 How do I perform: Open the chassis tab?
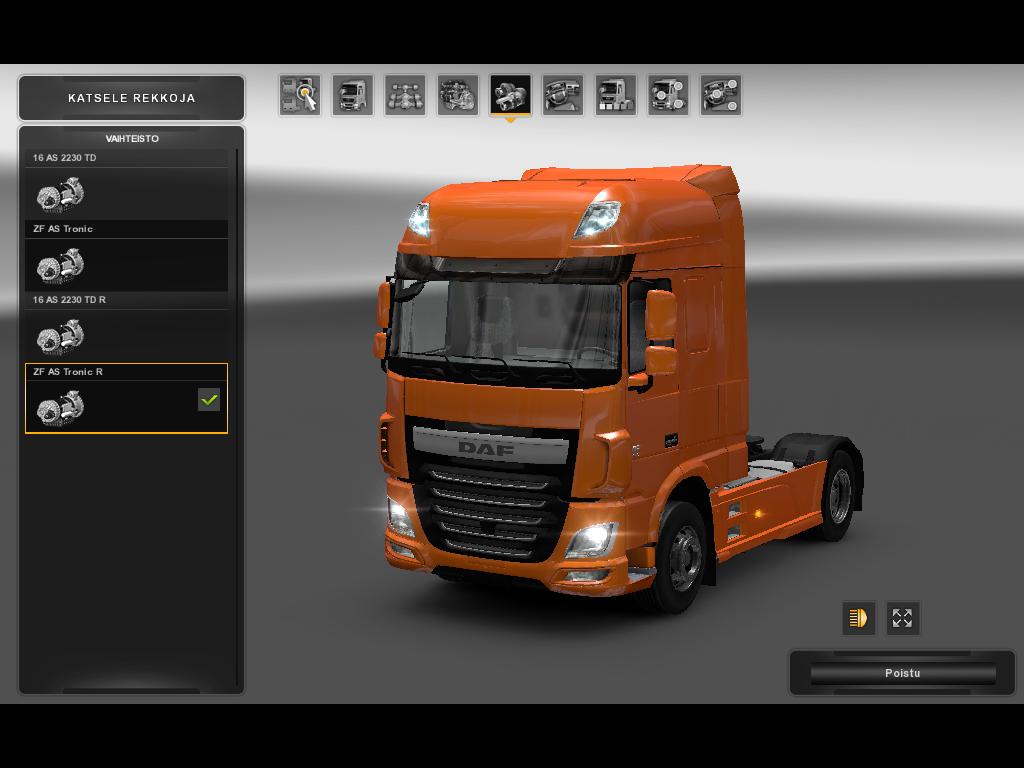[405, 95]
